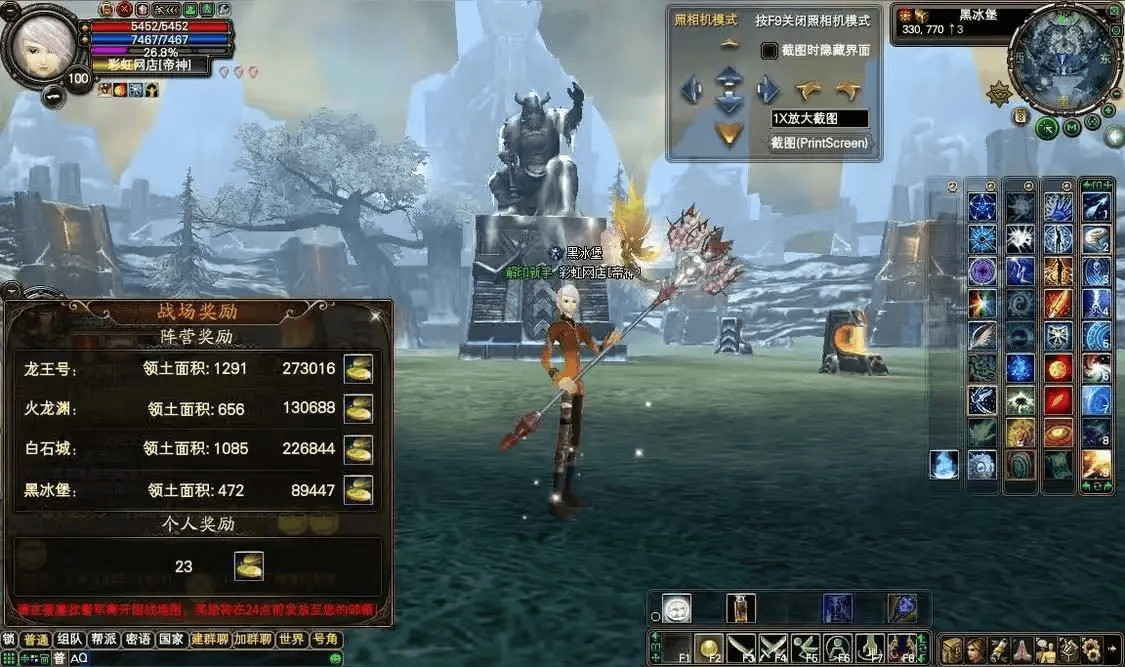The height and width of the screenshot is (667, 1125).
Task: Switch to the 组队 chat channel
Action: pos(70,640)
